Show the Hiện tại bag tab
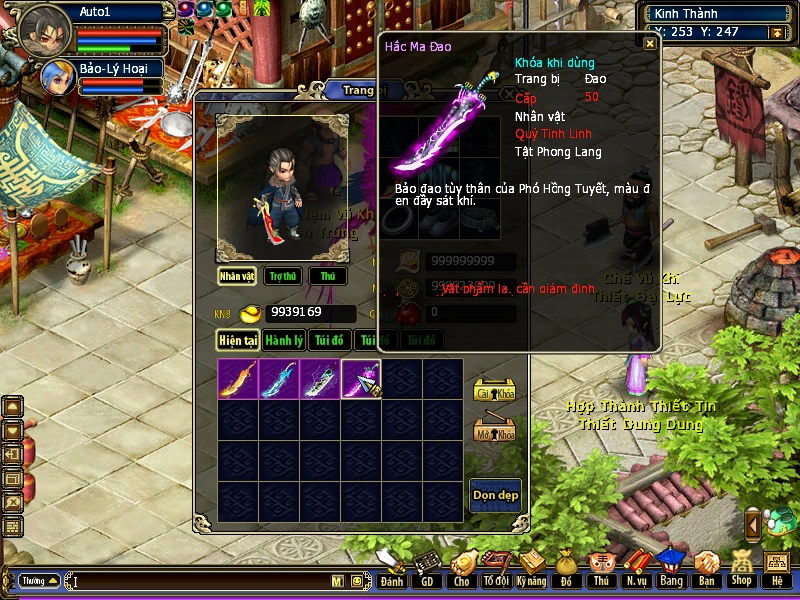 [239, 340]
